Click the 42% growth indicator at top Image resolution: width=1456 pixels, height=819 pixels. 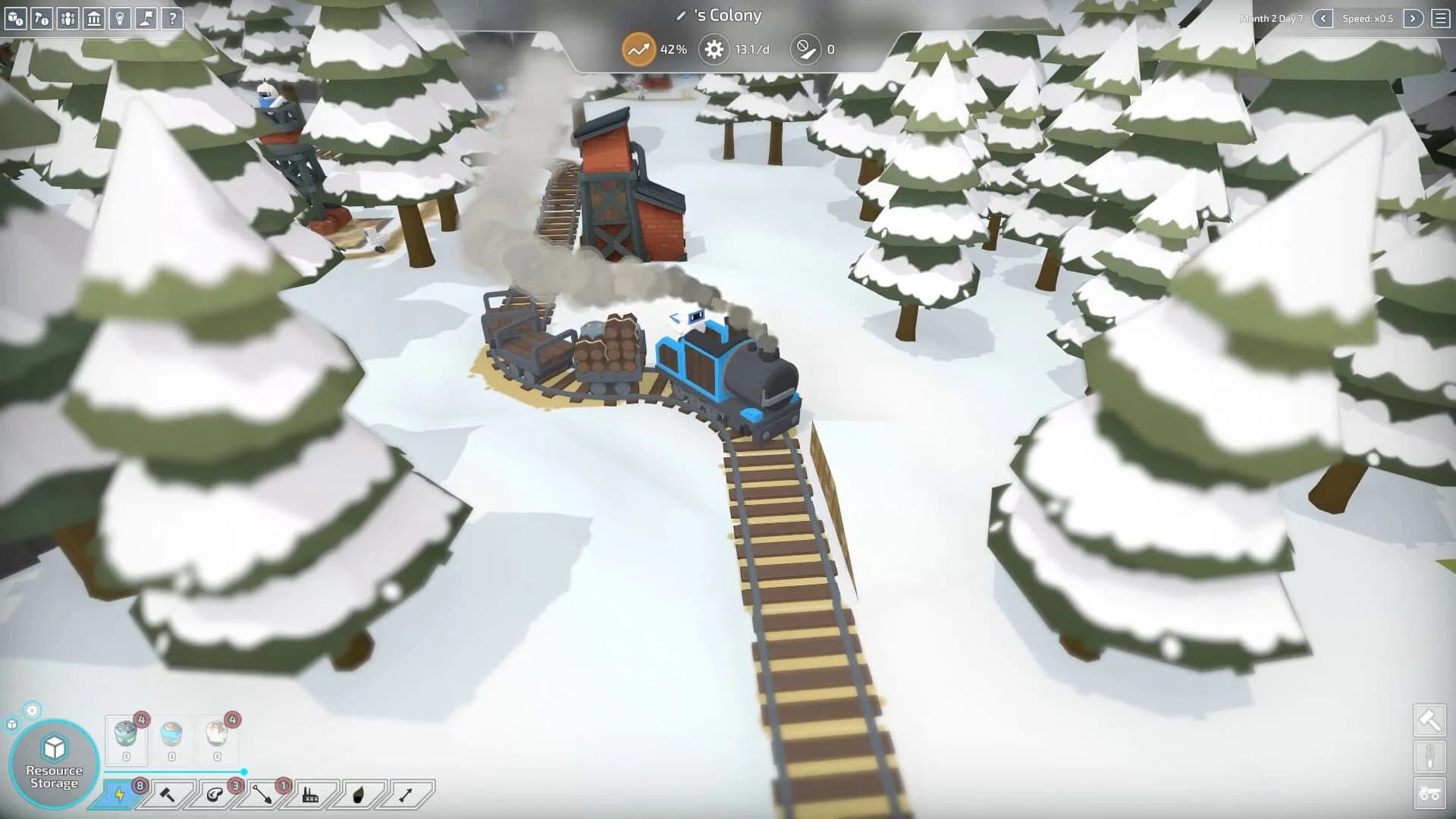639,49
